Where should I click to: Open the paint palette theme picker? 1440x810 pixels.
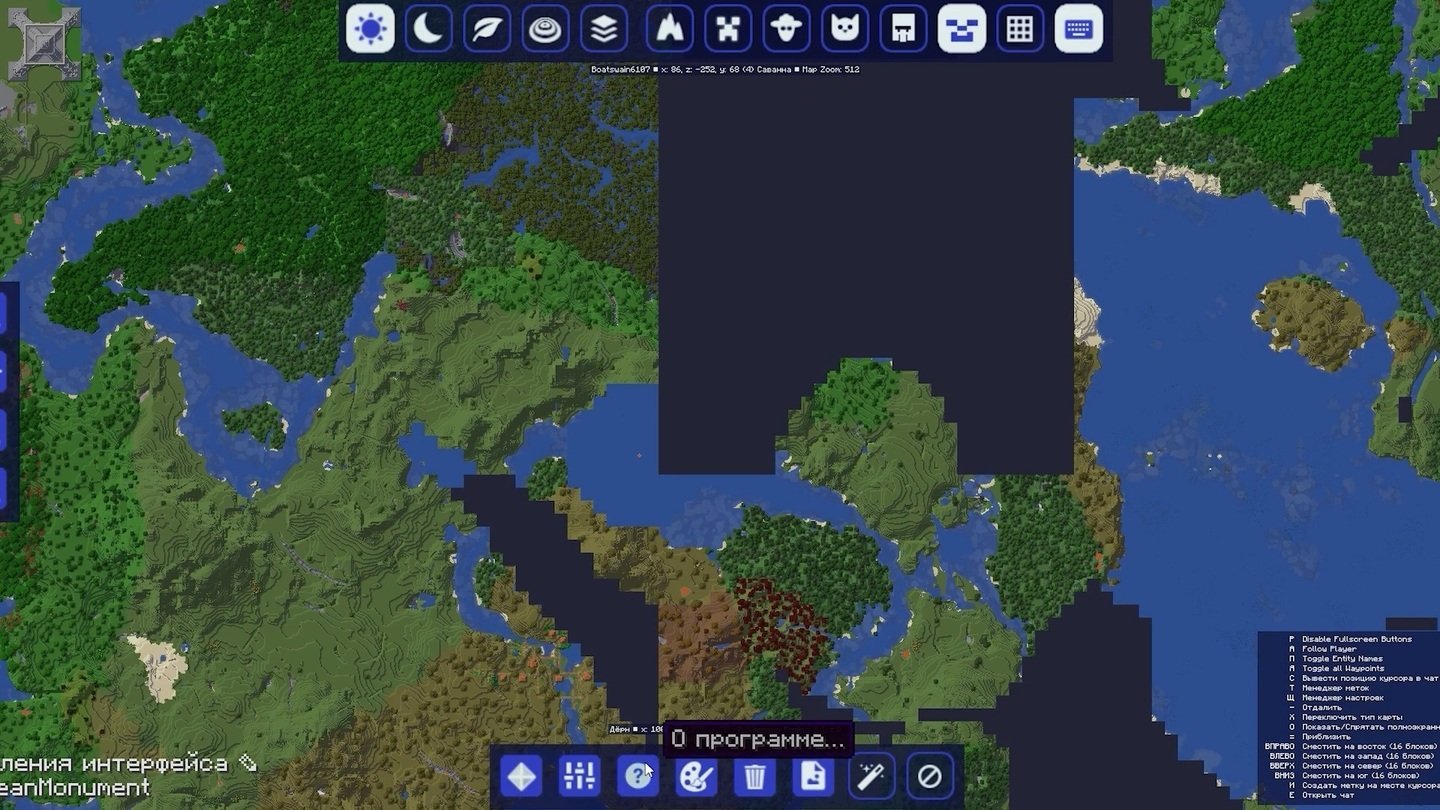[x=694, y=775]
